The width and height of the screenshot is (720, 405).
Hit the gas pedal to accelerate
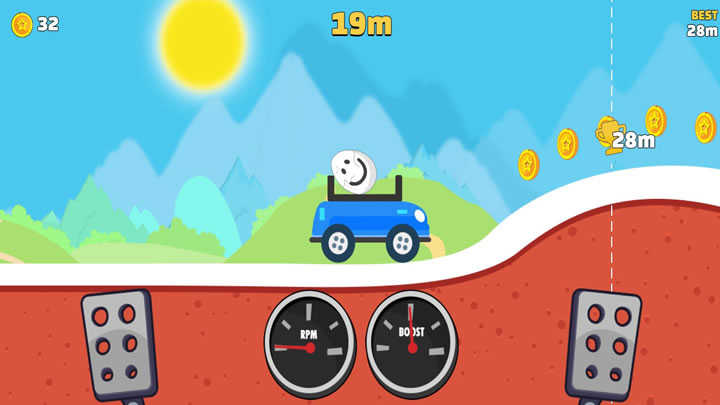603,345
